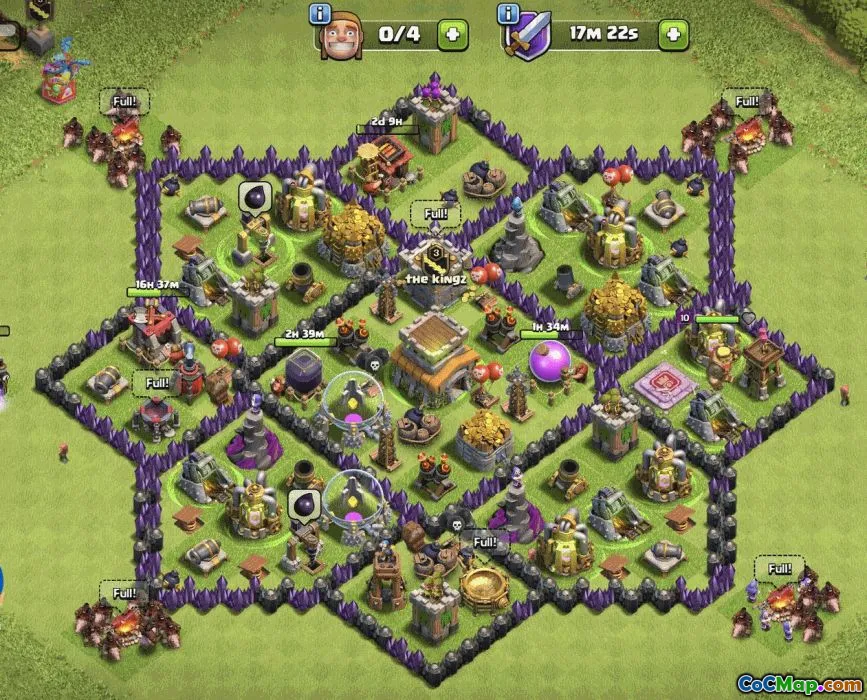Add builders with the green plus button
Viewport: 867px width, 700px height.
[x=453, y=34]
